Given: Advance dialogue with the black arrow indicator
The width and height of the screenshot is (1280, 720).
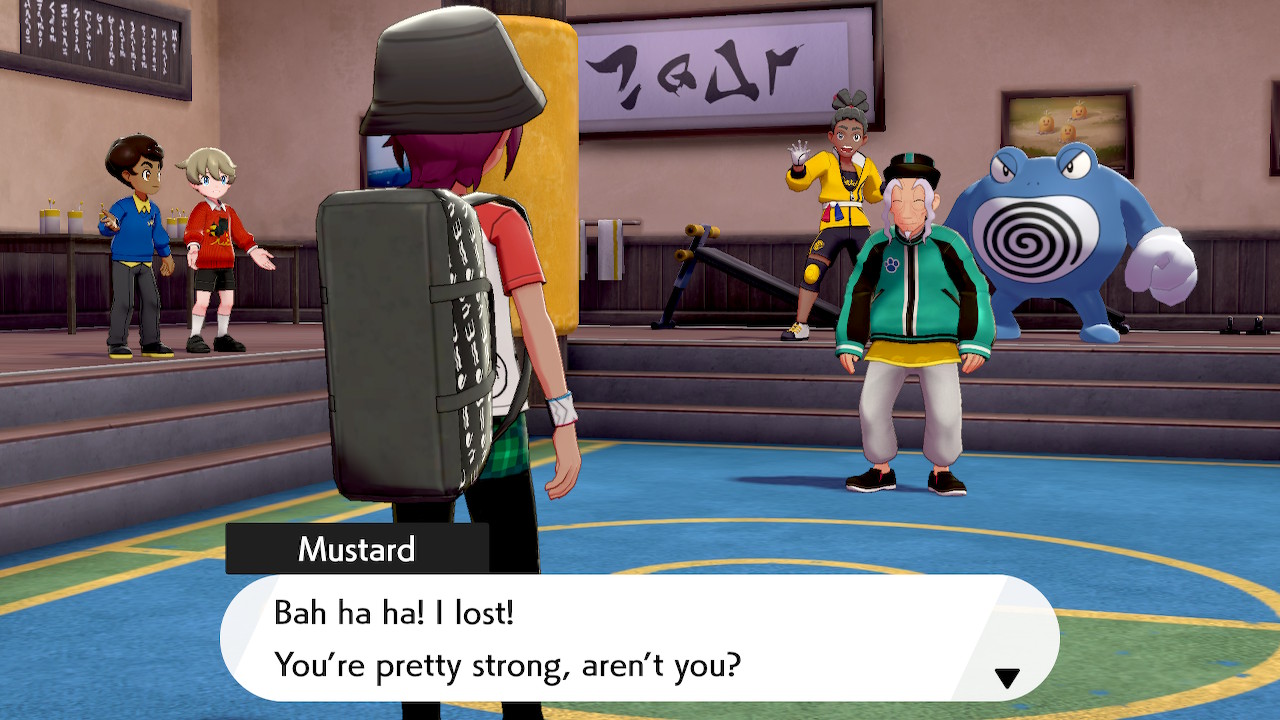Looking at the screenshot, I should click(x=1006, y=678).
